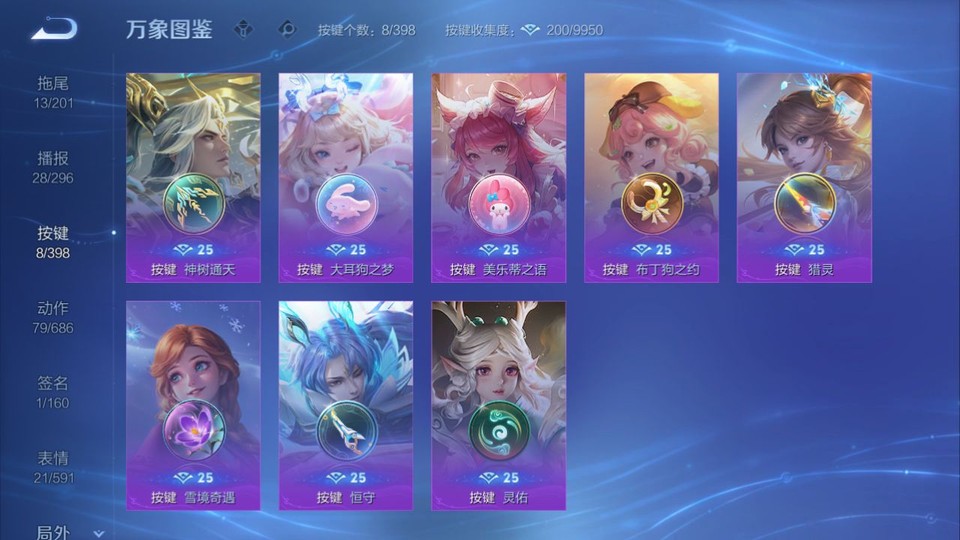
Task: Click the second filter icon beside 按键个数
Action: click(x=288, y=29)
